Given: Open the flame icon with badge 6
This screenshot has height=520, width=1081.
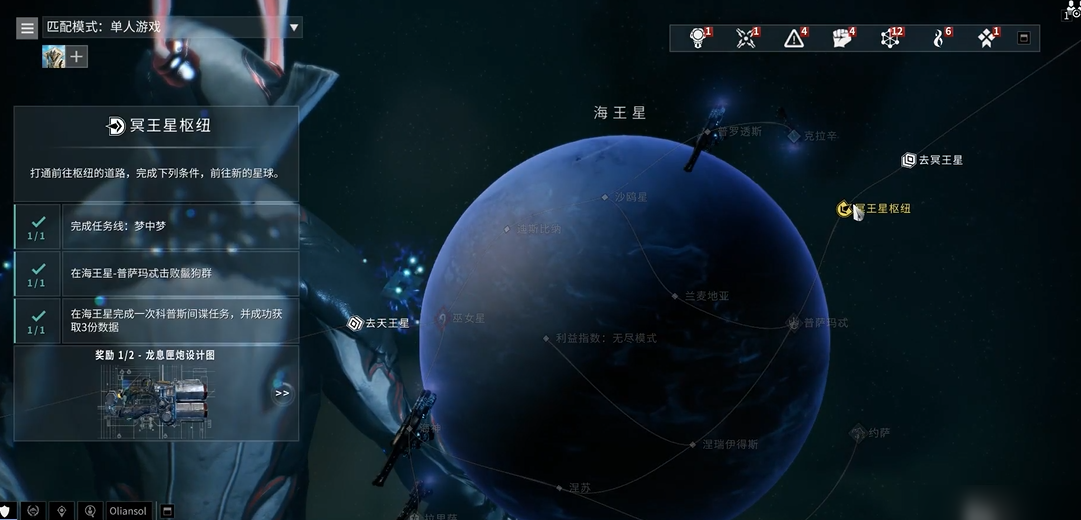Looking at the screenshot, I should point(938,39).
